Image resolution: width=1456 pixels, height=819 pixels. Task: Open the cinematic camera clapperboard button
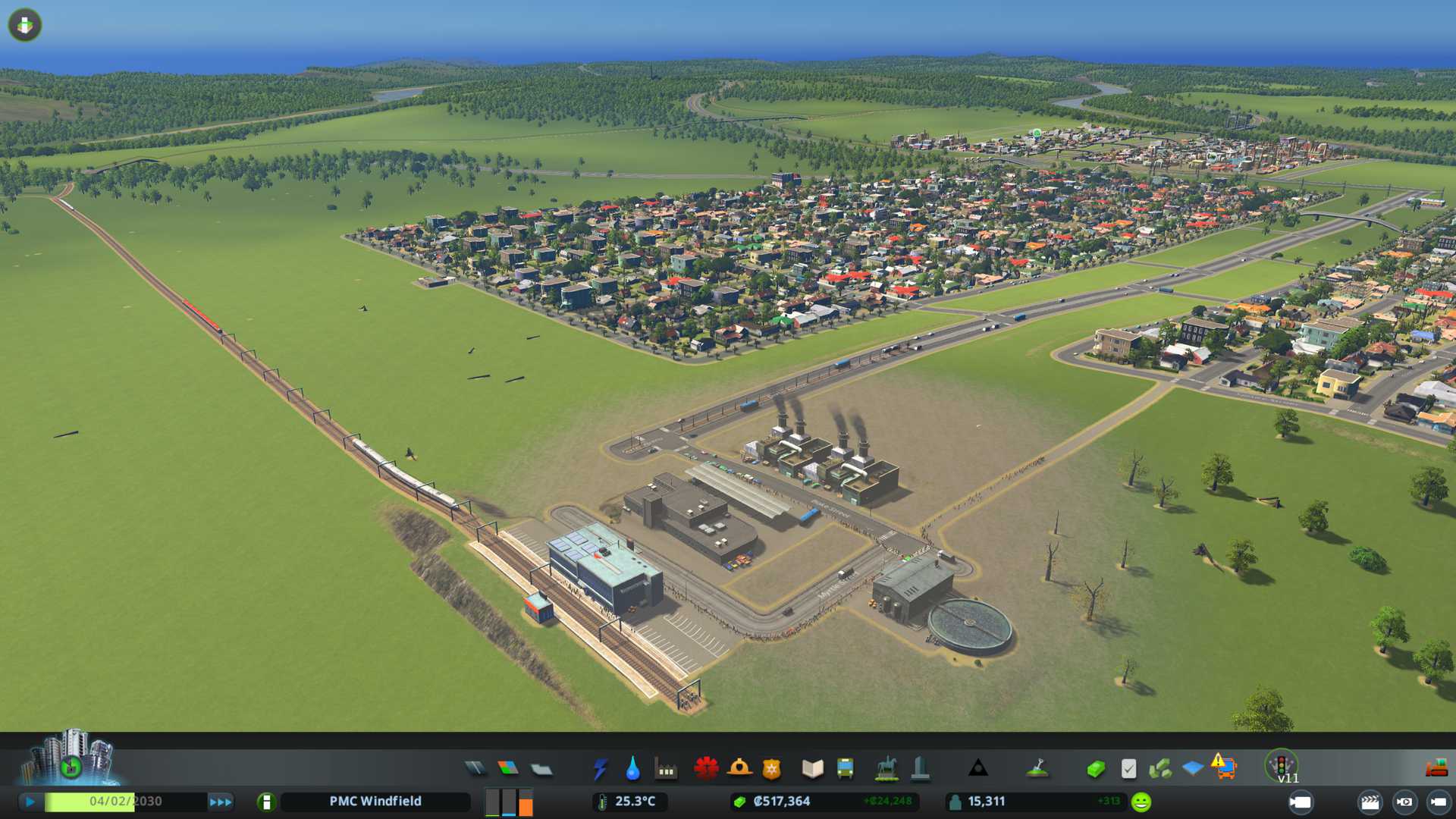pyautogui.click(x=1370, y=802)
